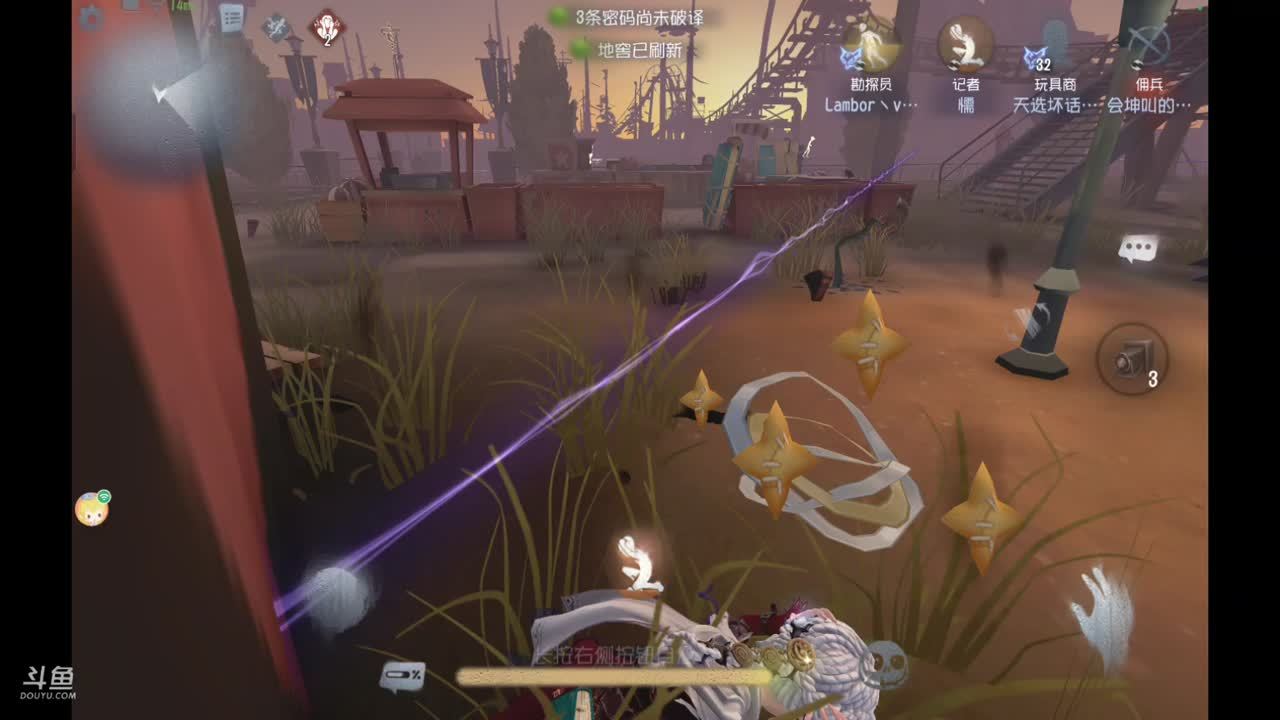
Task: Tap the red persona trait icon
Action: pyautogui.click(x=327, y=27)
